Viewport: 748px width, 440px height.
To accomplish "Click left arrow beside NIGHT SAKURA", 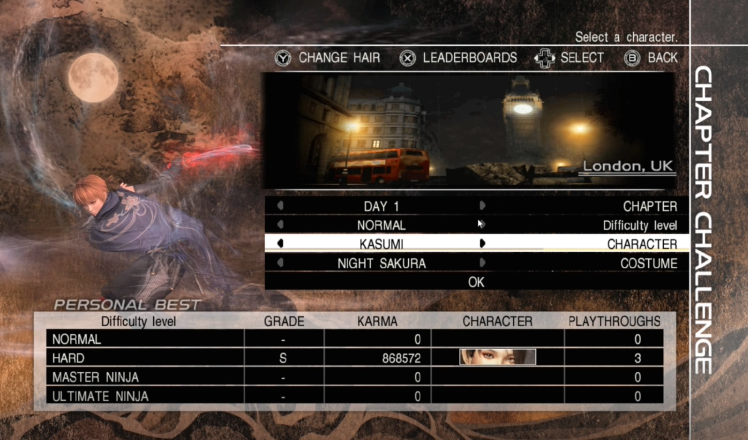I will pos(279,263).
